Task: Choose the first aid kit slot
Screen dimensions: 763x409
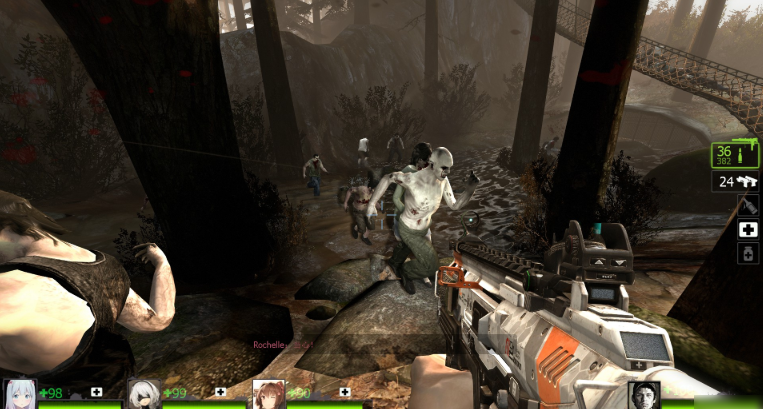Action: point(747,230)
